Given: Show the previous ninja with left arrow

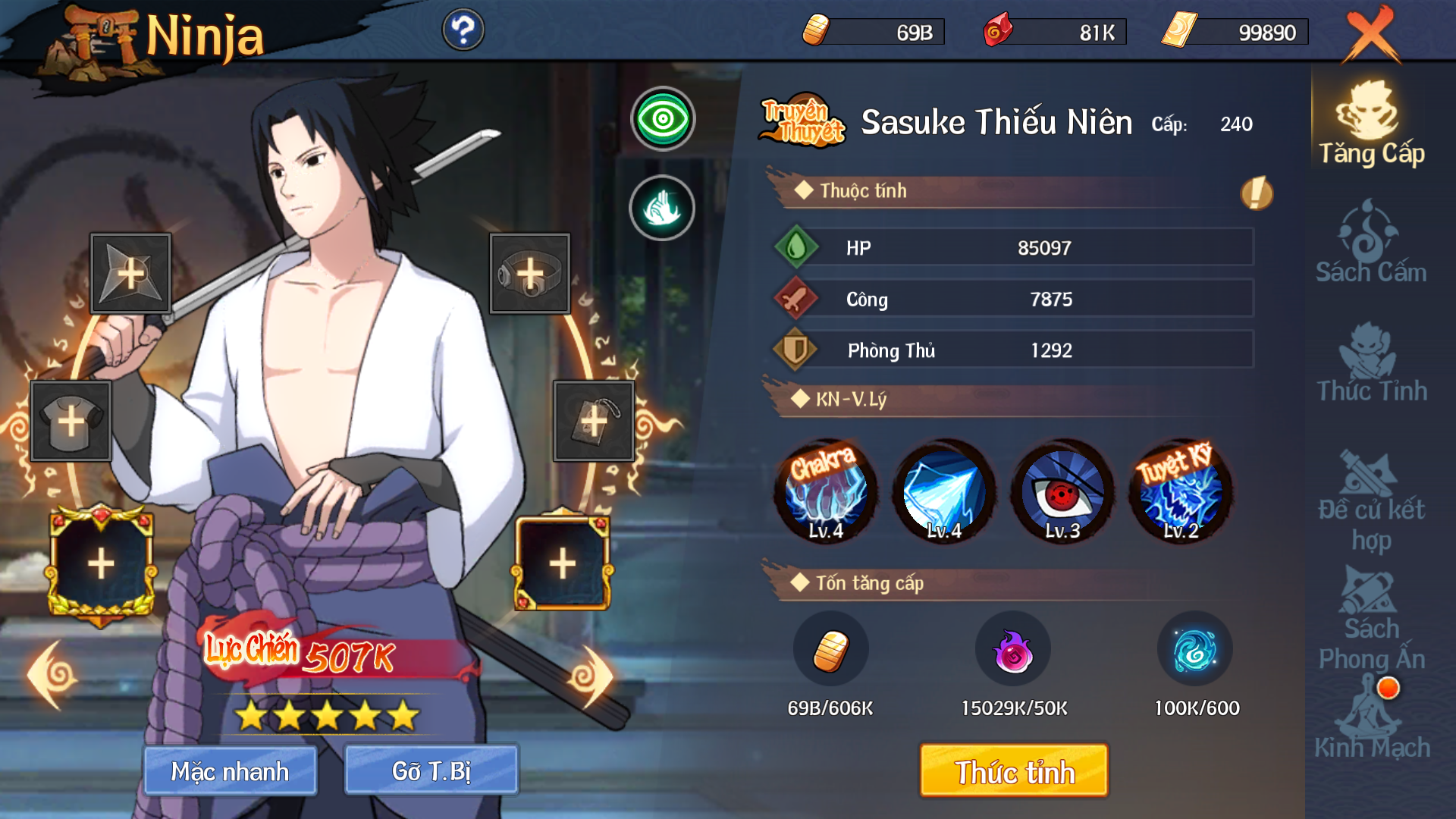Looking at the screenshot, I should [53, 675].
